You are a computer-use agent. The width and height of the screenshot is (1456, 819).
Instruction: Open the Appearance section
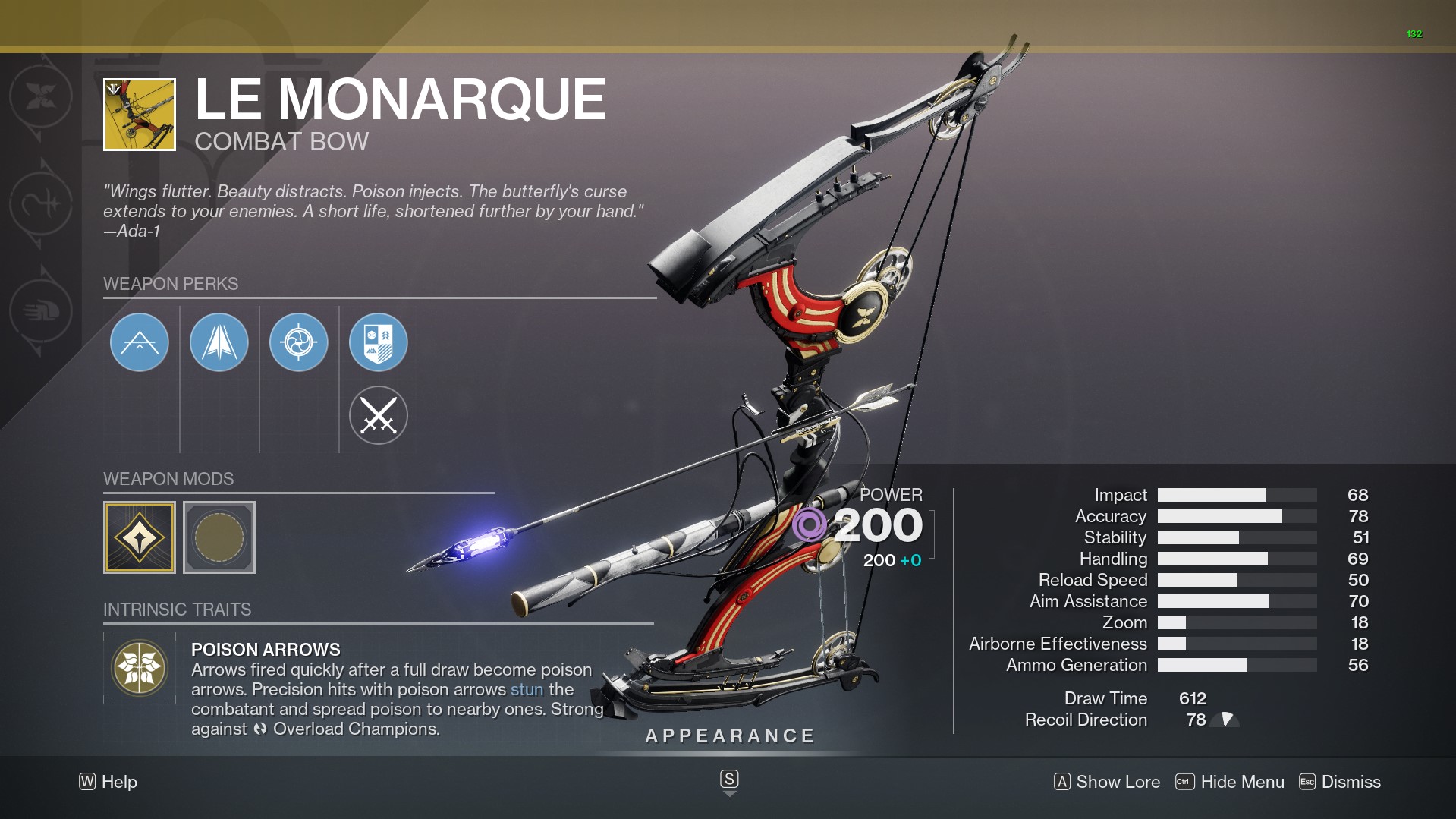730,736
